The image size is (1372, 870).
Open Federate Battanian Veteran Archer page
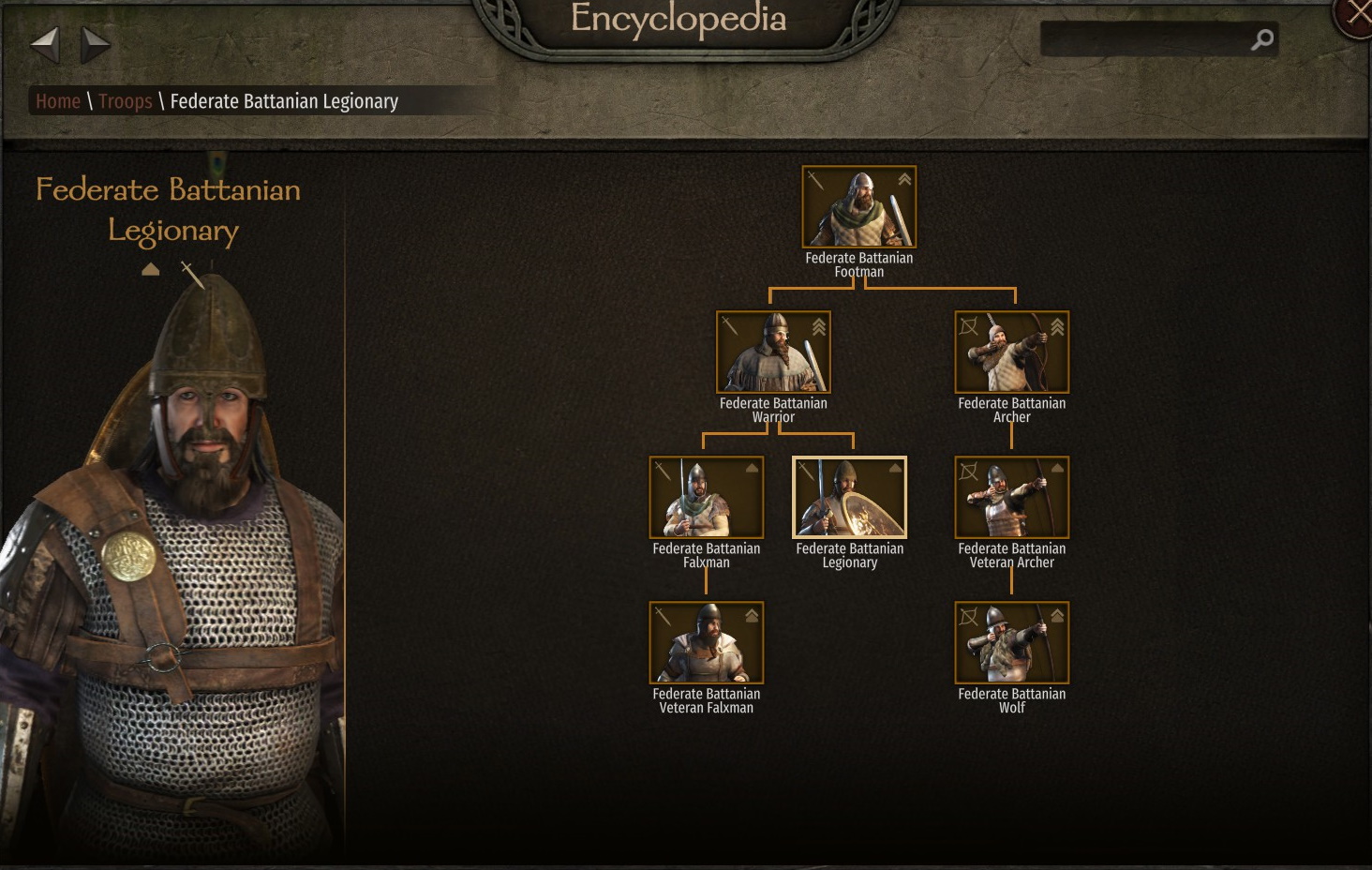click(1011, 498)
